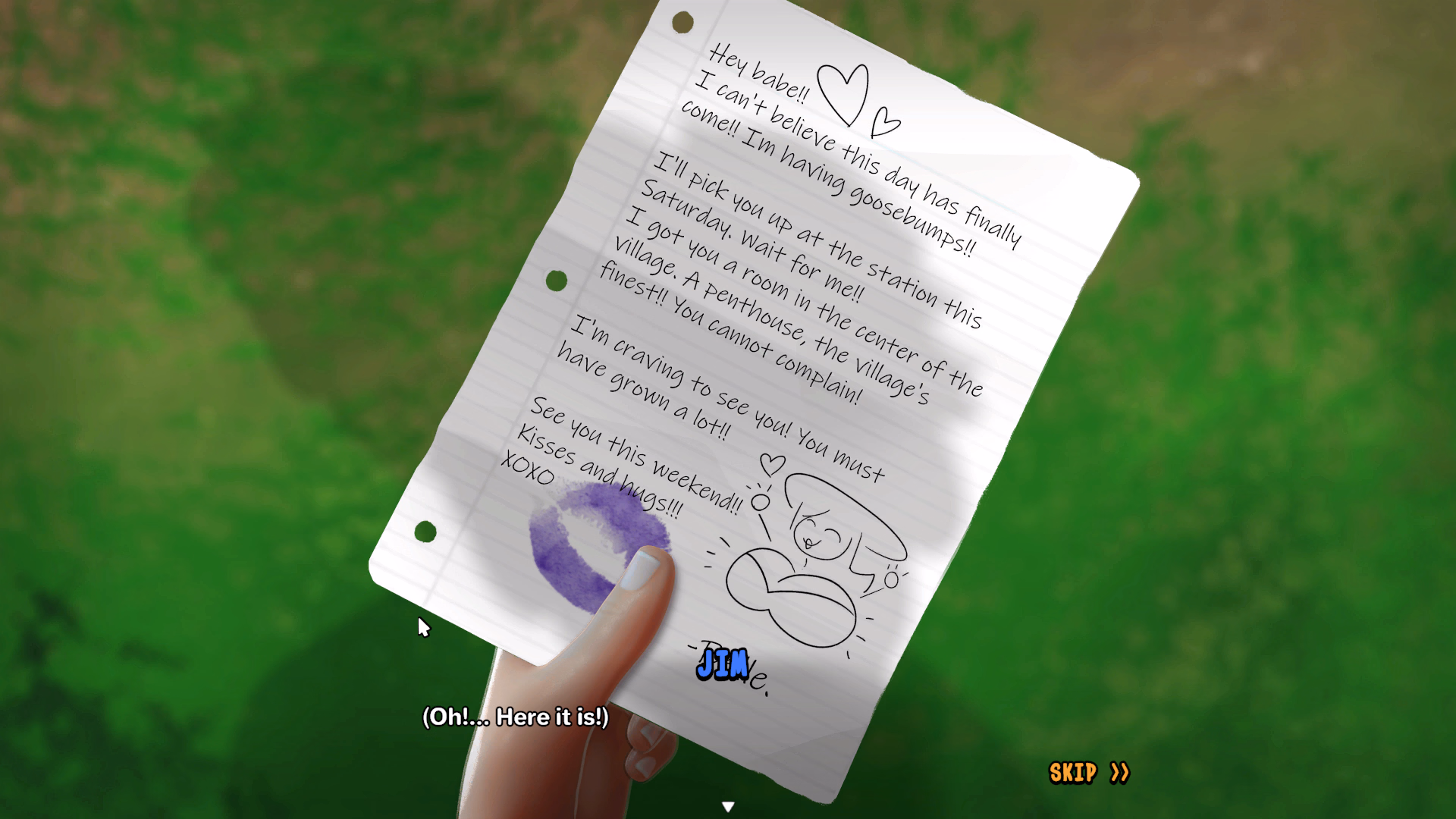The image size is (1456, 819).
Task: Click the down arrow to advance dialogue
Action: click(728, 806)
